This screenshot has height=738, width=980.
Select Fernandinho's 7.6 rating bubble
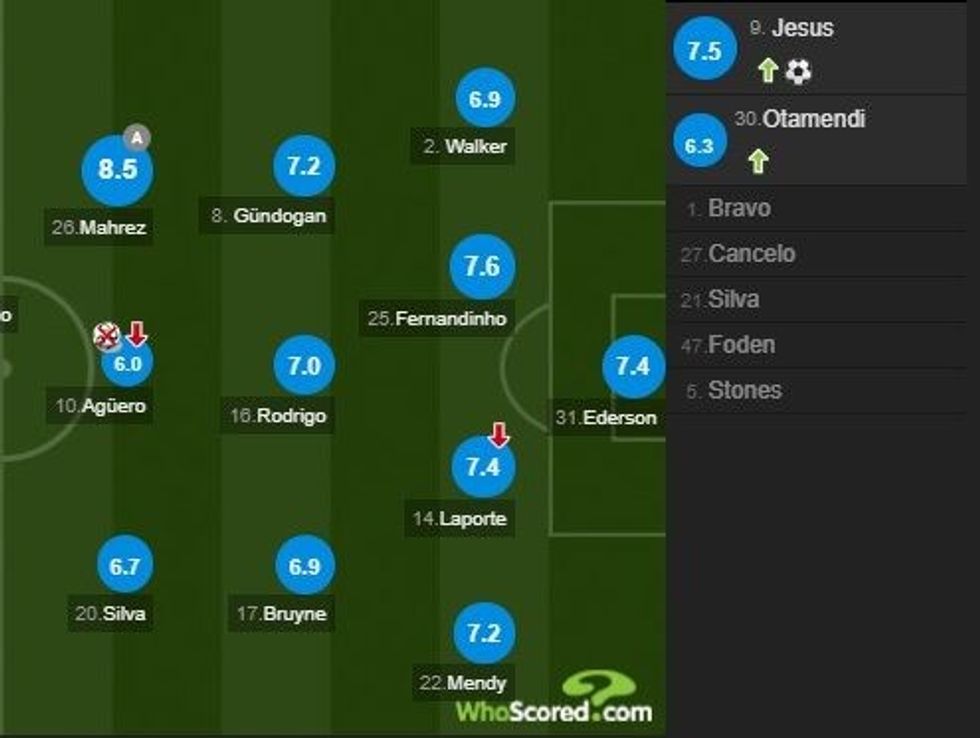point(483,267)
